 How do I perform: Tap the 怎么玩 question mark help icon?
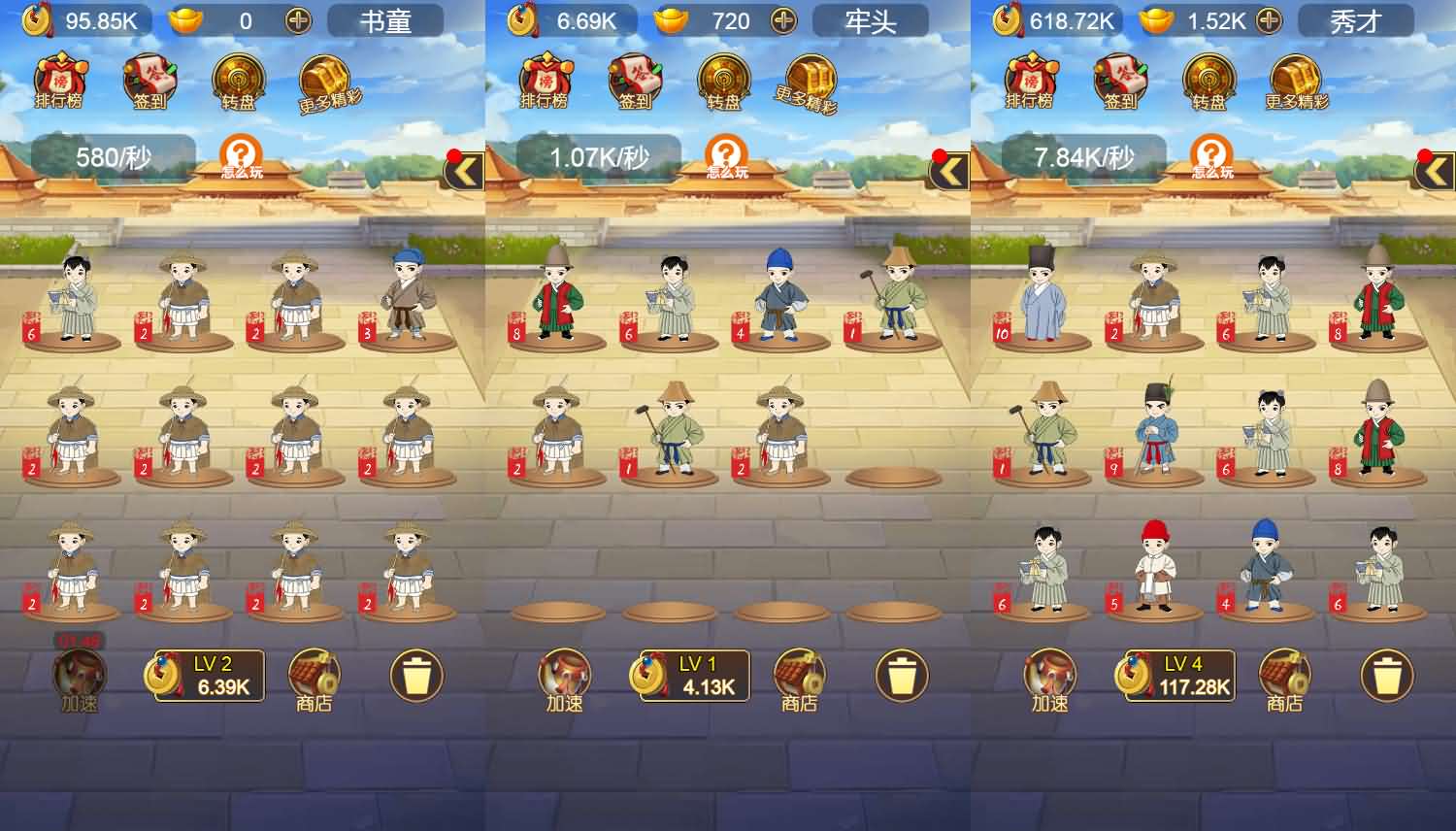[241, 155]
